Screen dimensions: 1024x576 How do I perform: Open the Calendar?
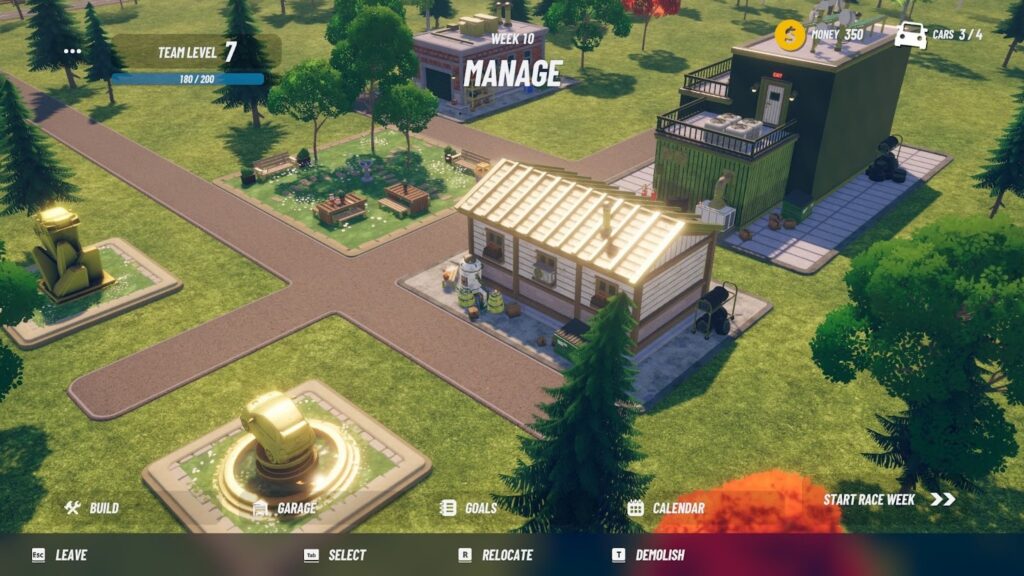pos(666,508)
